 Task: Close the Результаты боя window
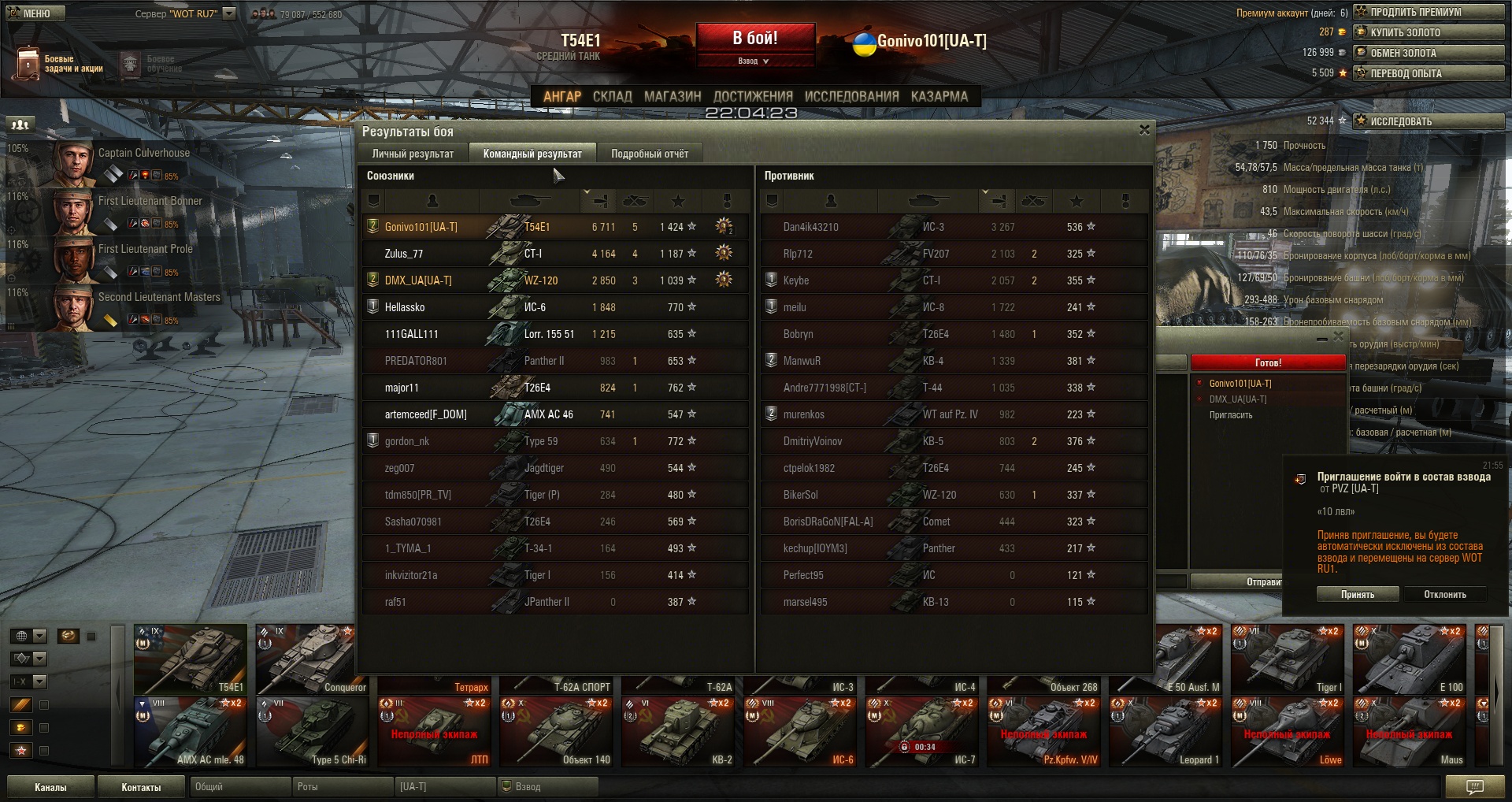coord(1144,130)
